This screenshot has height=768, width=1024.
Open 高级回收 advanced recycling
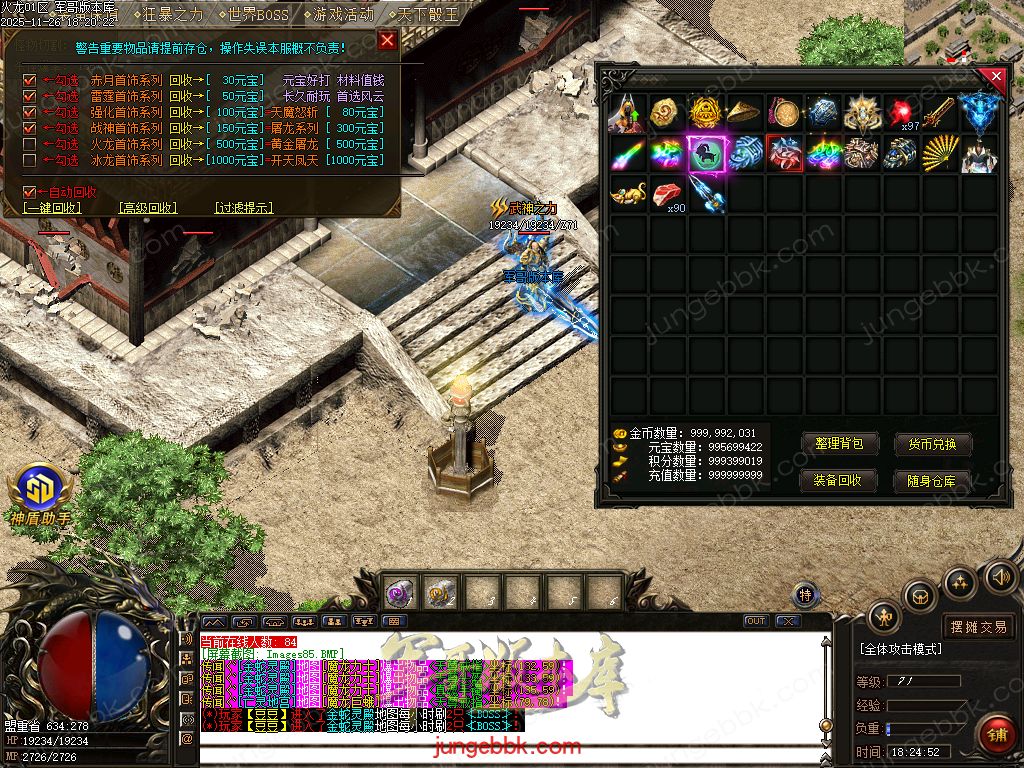tap(148, 208)
